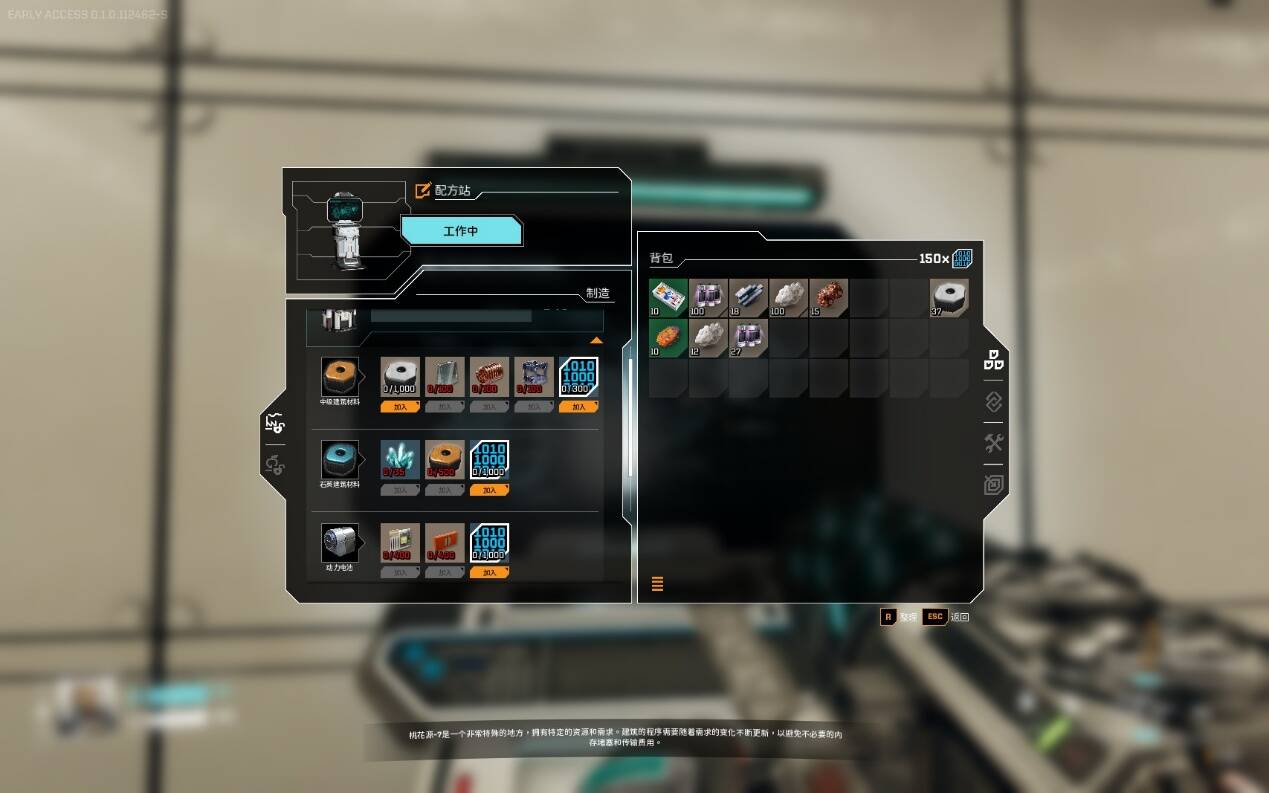Switch to the crossed tools tab
1269x793 pixels.
[x=993, y=443]
